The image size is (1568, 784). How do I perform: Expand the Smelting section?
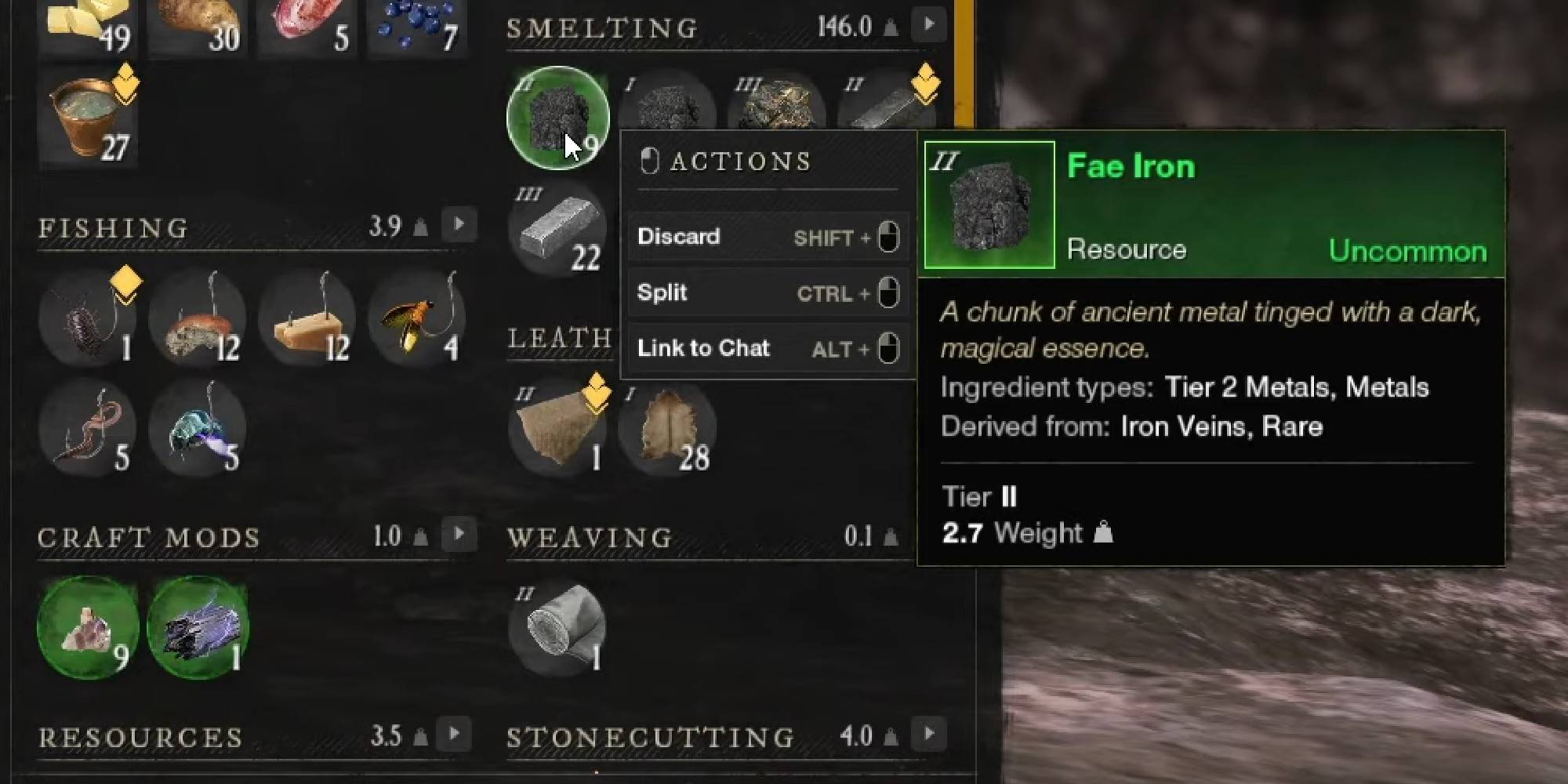click(x=929, y=24)
